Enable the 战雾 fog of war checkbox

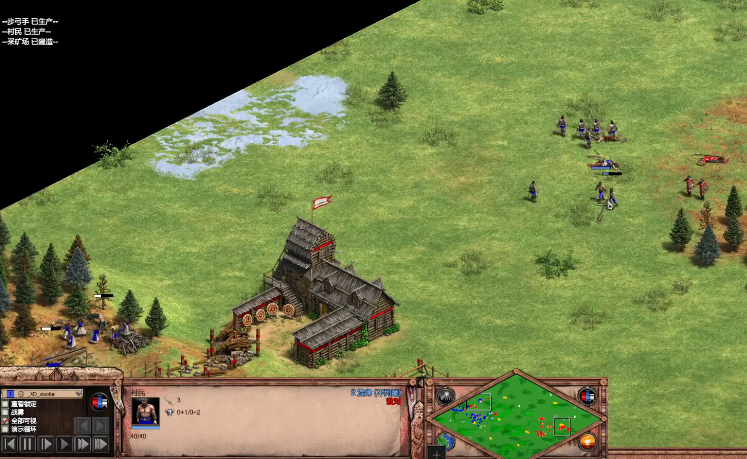5,412
